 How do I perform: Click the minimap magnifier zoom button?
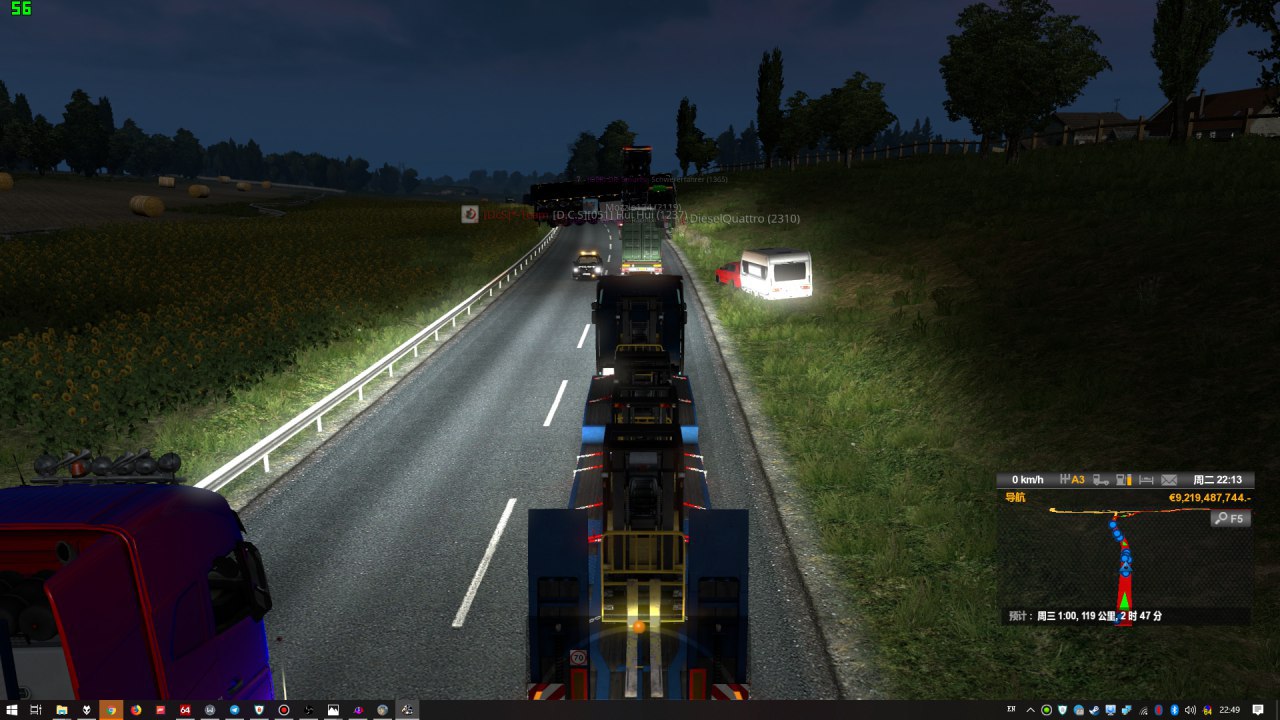[x=1229, y=518]
